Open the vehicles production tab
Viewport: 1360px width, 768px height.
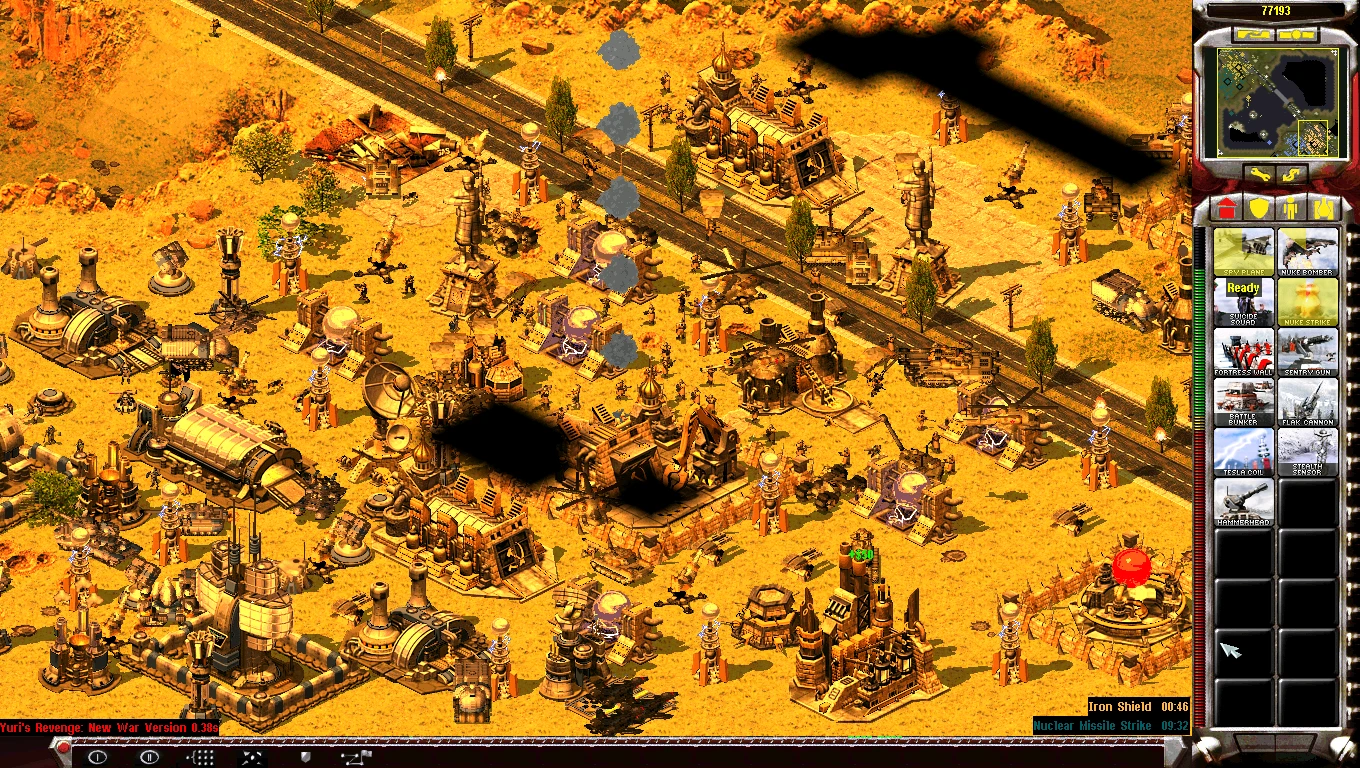click(x=1323, y=208)
